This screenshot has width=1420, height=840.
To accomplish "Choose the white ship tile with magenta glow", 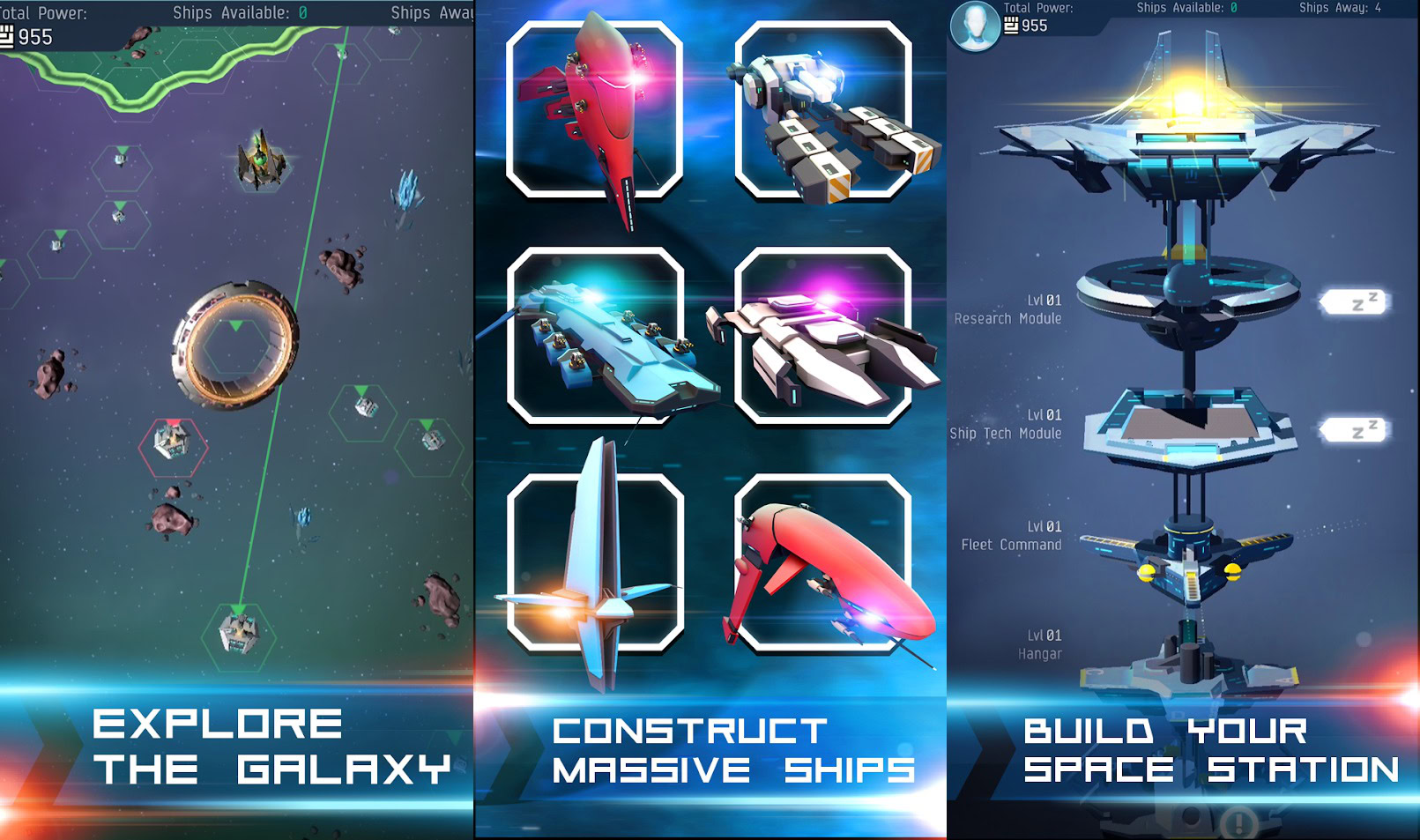I will coord(823,336).
